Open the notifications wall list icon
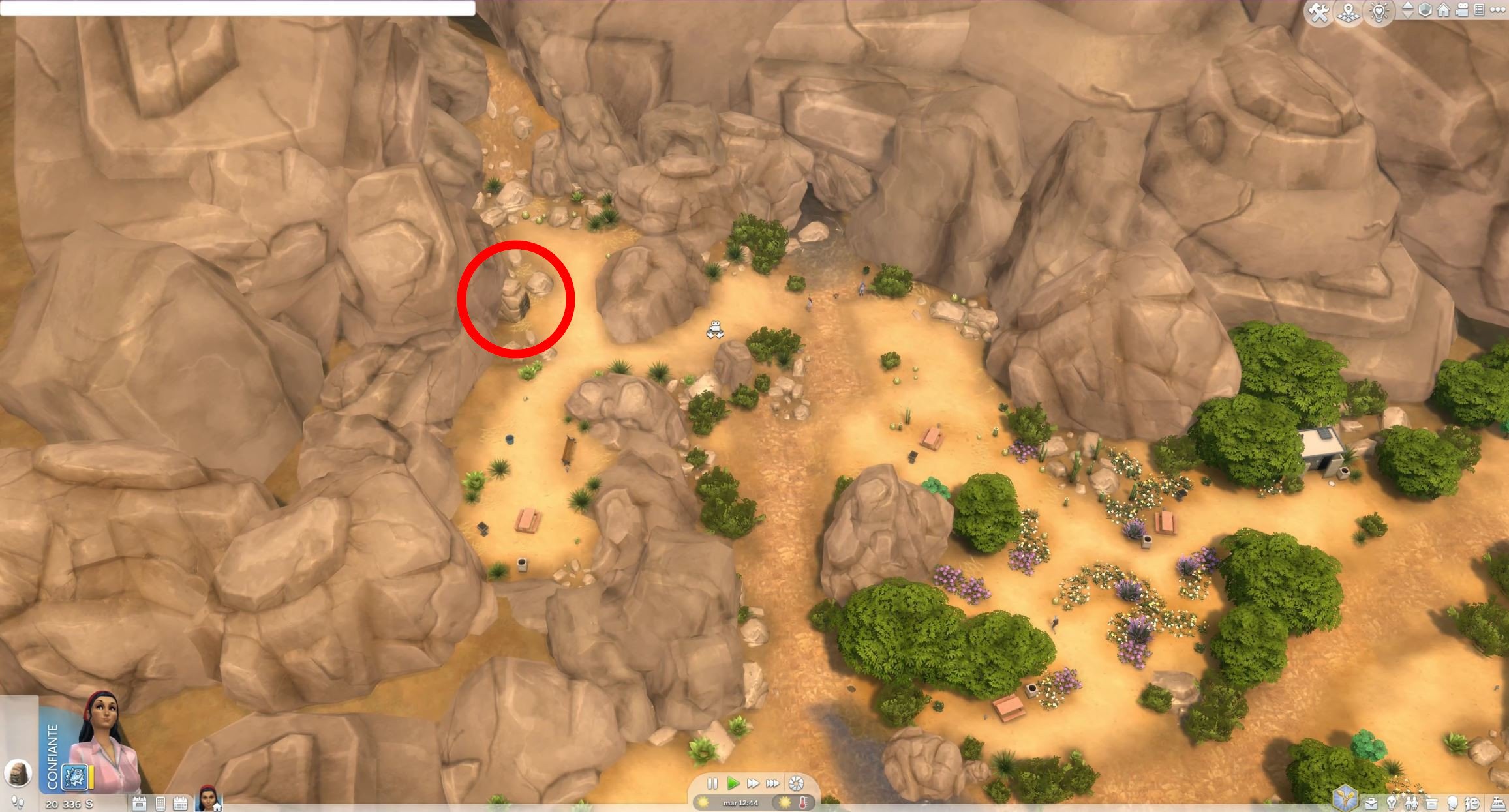 click(1479, 10)
